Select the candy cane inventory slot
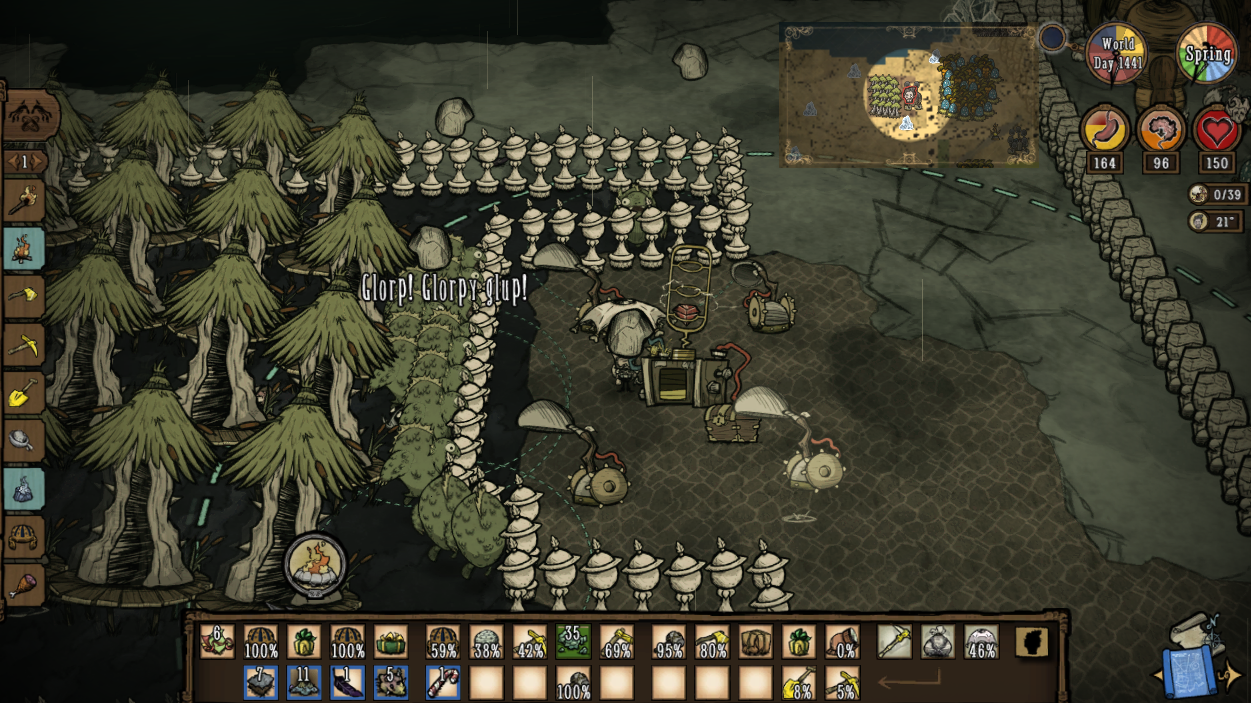This screenshot has height=703, width=1251. point(443,683)
